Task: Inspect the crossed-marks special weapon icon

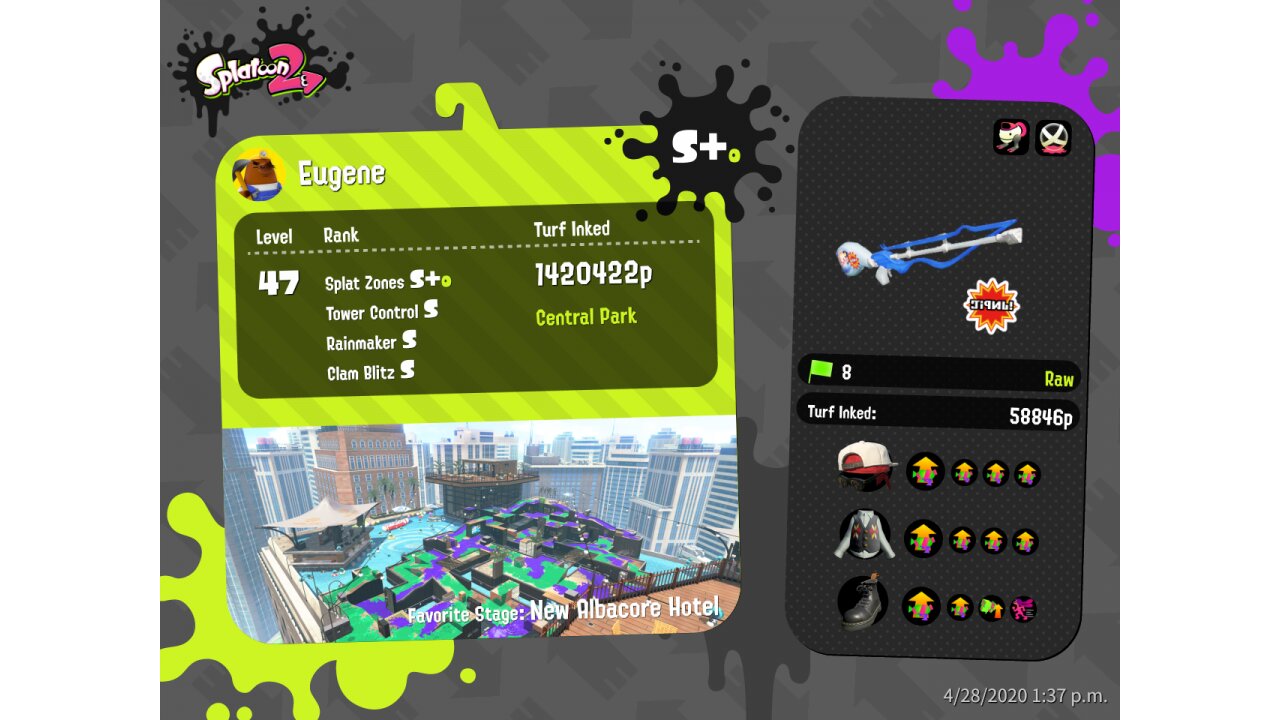Action: point(1052,137)
